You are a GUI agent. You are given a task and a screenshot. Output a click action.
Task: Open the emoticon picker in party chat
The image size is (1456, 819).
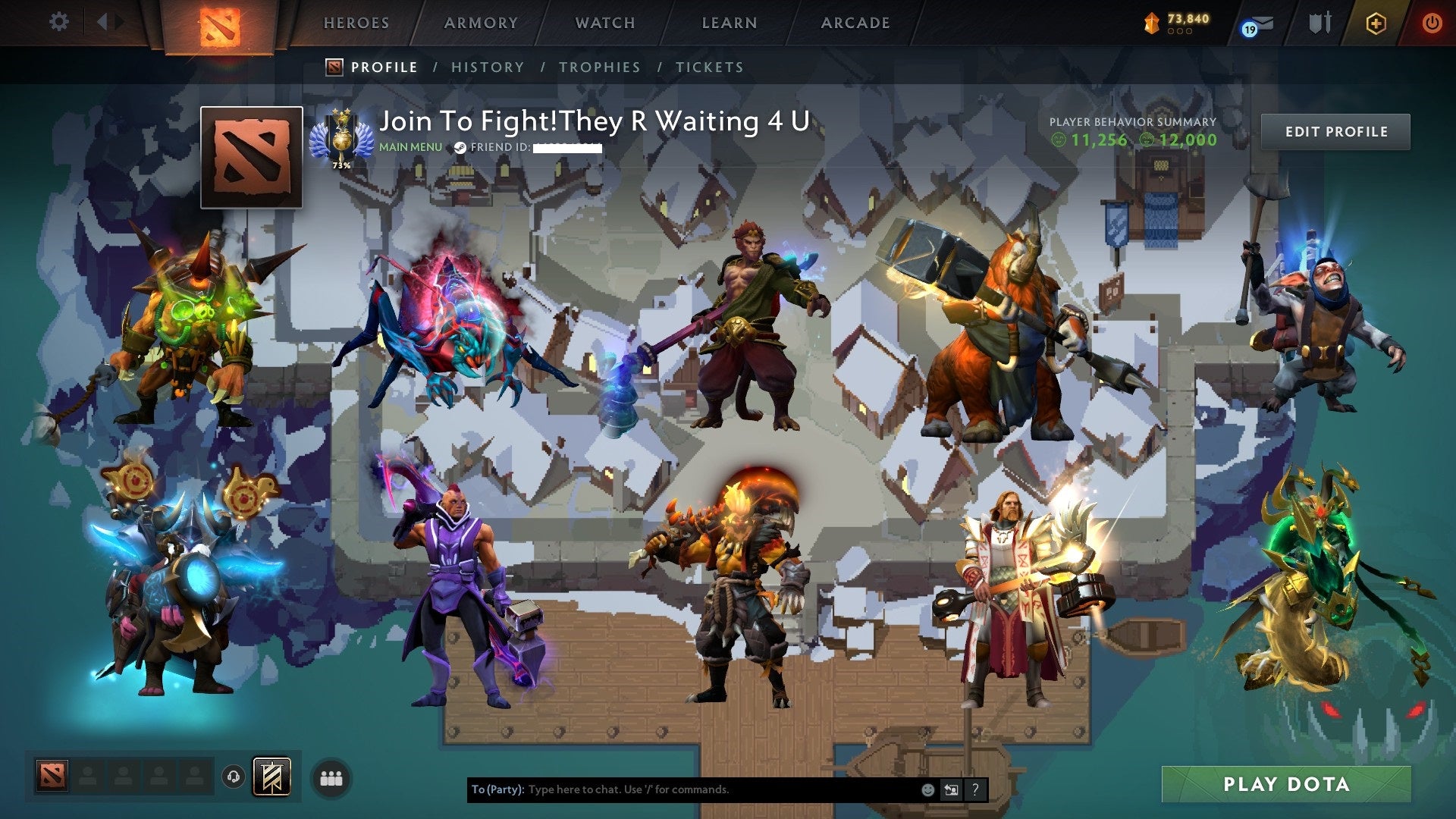[x=927, y=789]
